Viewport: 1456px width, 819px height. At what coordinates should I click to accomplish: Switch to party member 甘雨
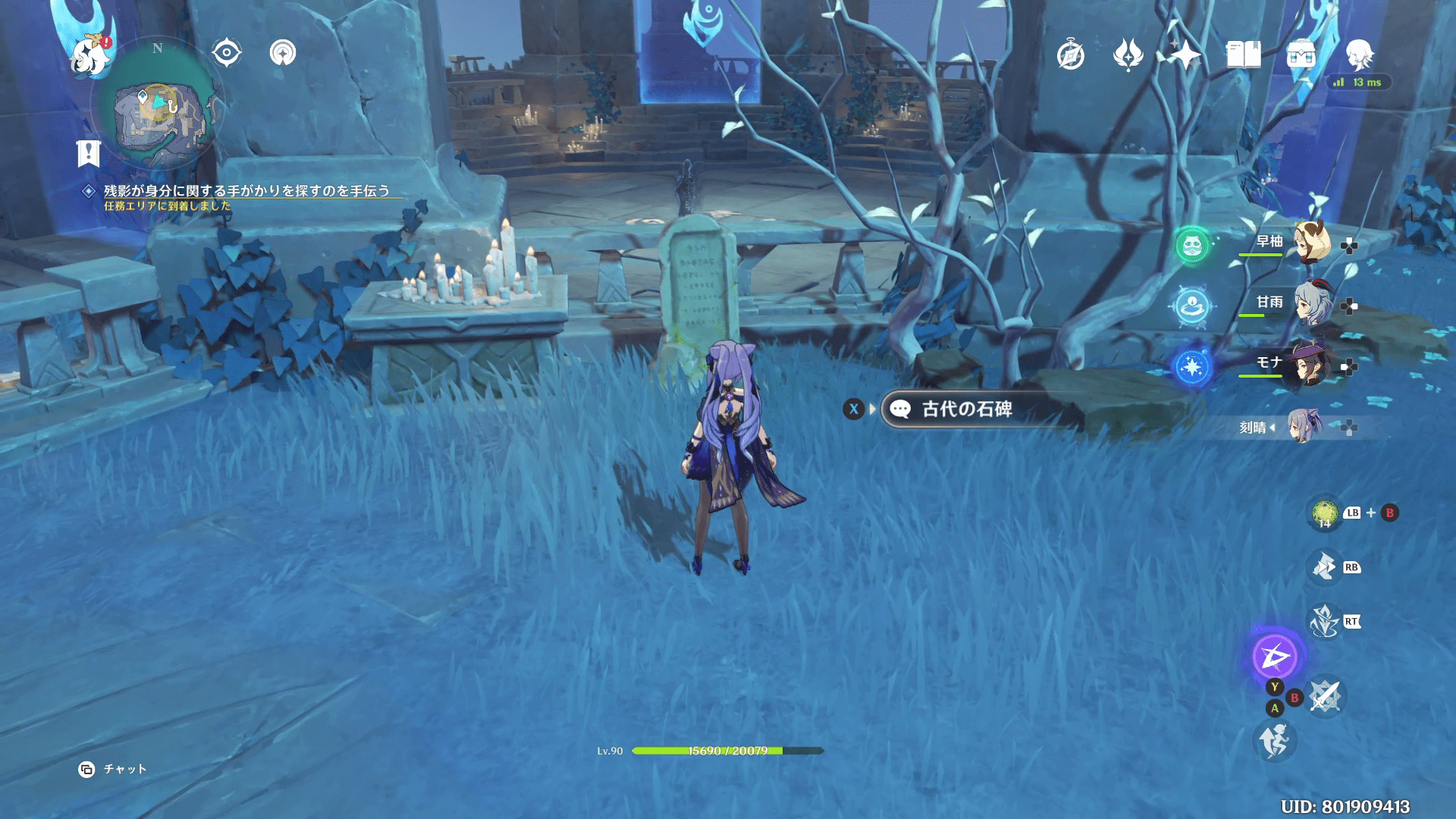1310,303
